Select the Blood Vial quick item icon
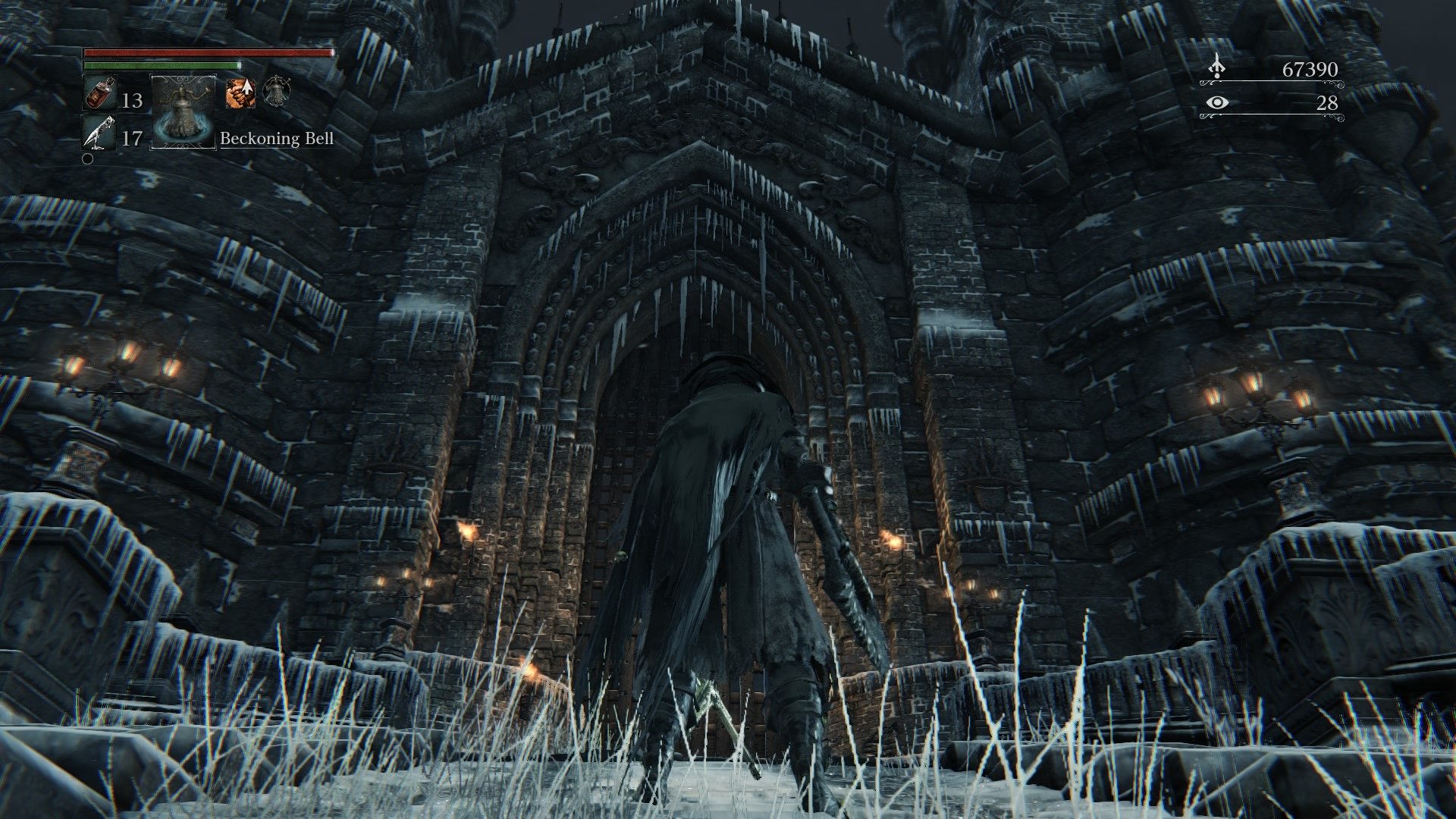This screenshot has height=819, width=1456. tap(99, 94)
